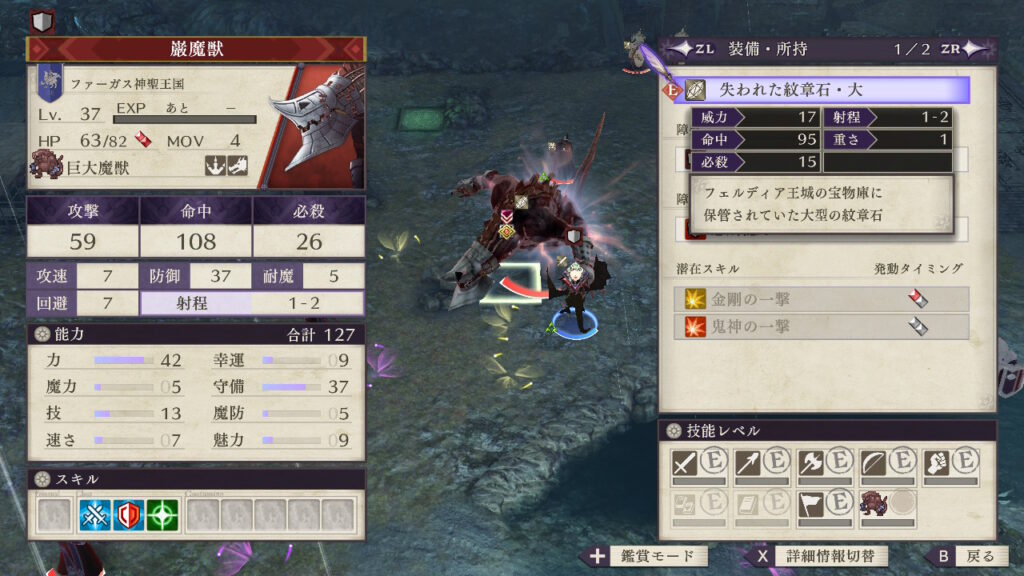Image resolution: width=1024 pixels, height=576 pixels.
Task: Select the 攻撃 attack stat box
Action: [x=82, y=228]
